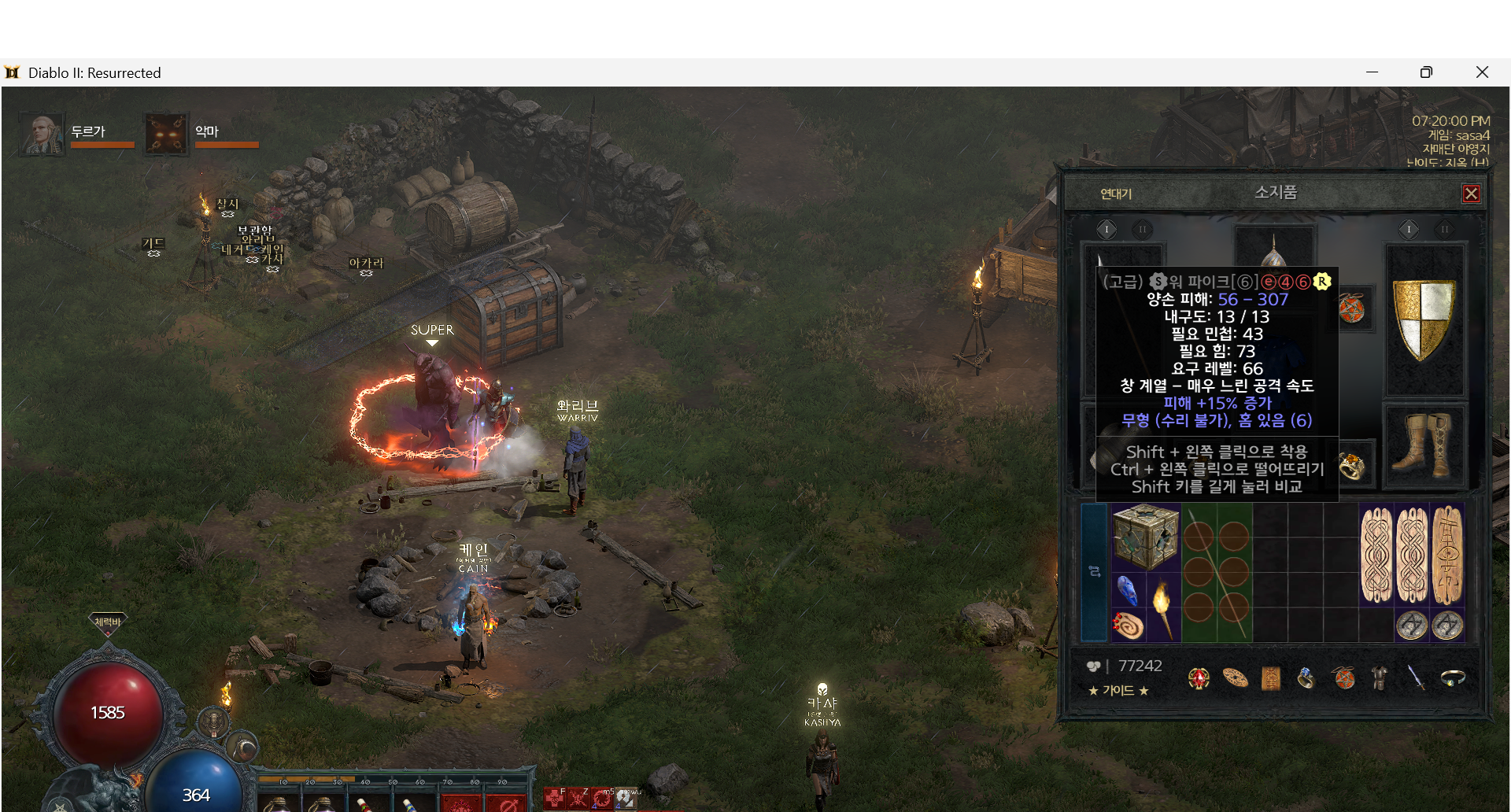Image resolution: width=1511 pixels, height=812 pixels.
Task: Click the body armor icon in bottom row
Action: (x=1380, y=677)
